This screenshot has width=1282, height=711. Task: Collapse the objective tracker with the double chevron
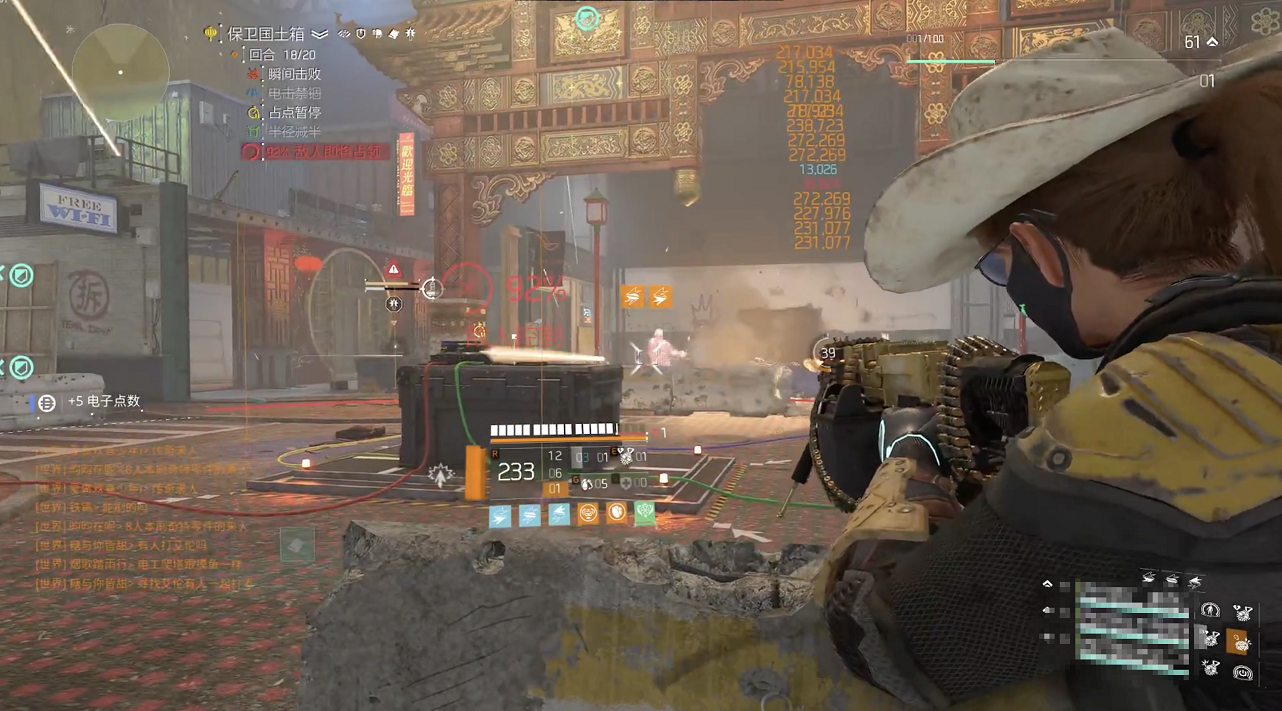coord(320,34)
